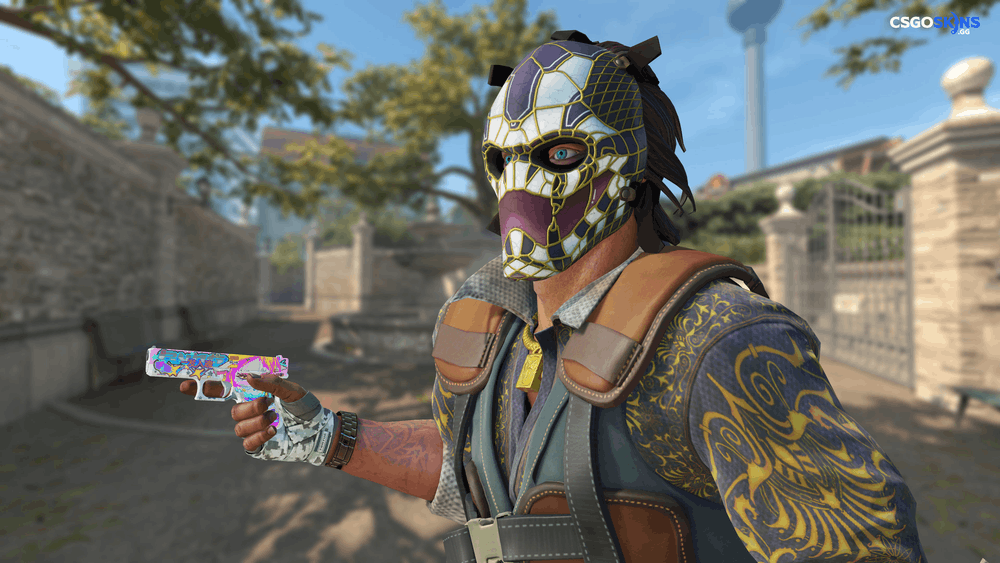Click the CSGOSKINS.GG logo watermark
The width and height of the screenshot is (1000, 563).
(934, 24)
